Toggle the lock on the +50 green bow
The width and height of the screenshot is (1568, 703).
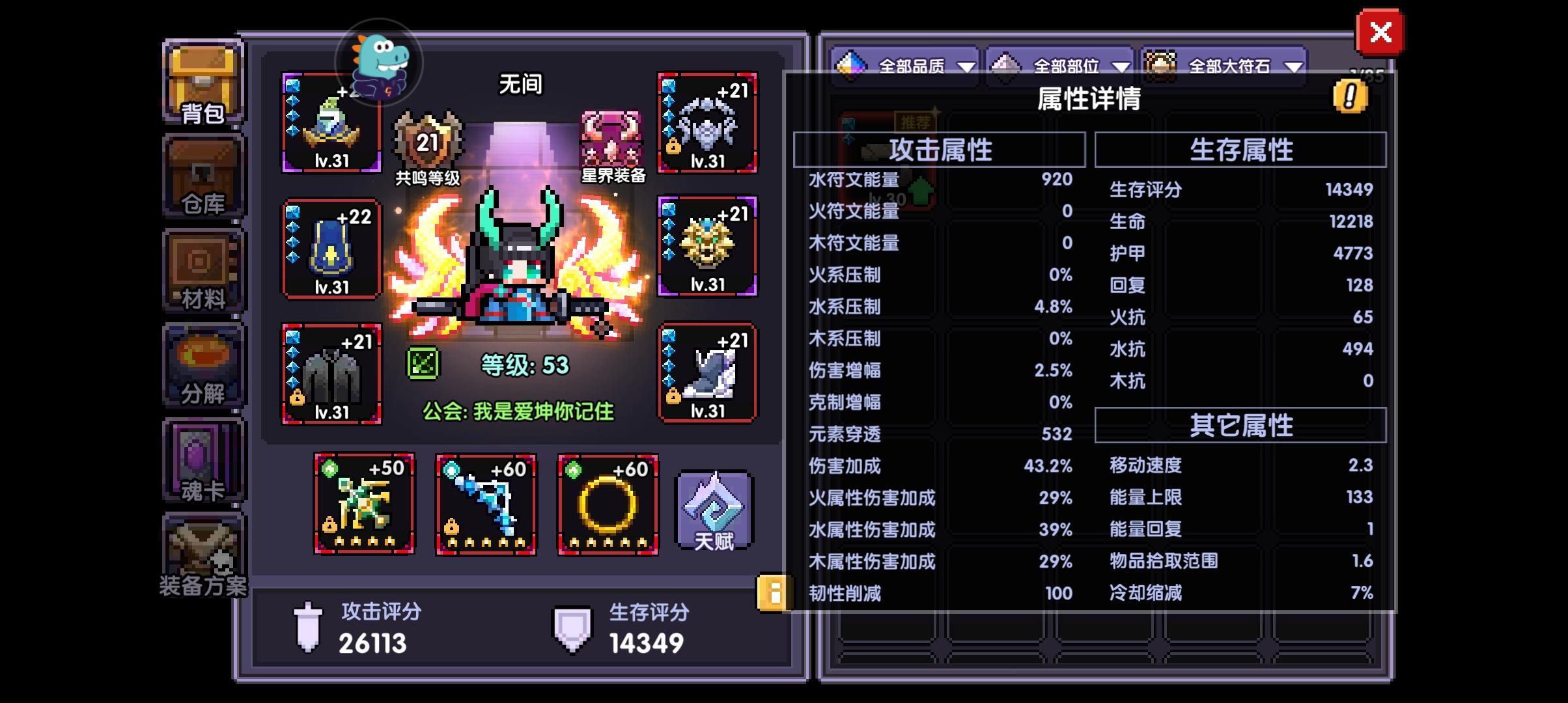pos(328,524)
